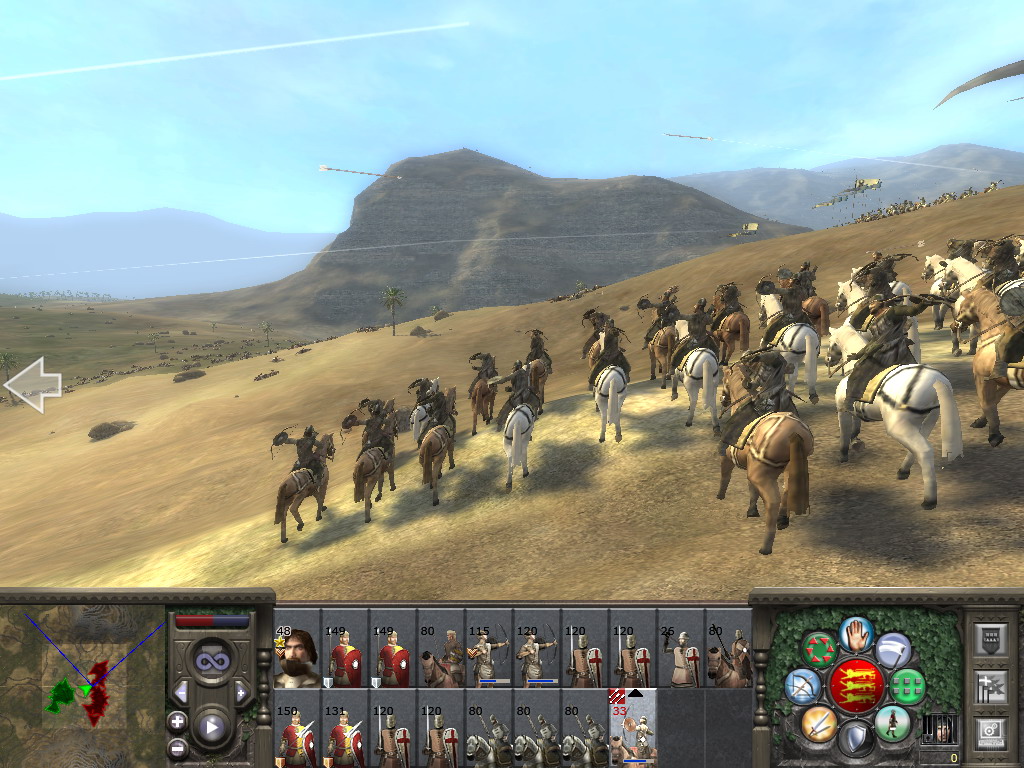
Task: Decrease the battle speed
Action: pos(181,692)
